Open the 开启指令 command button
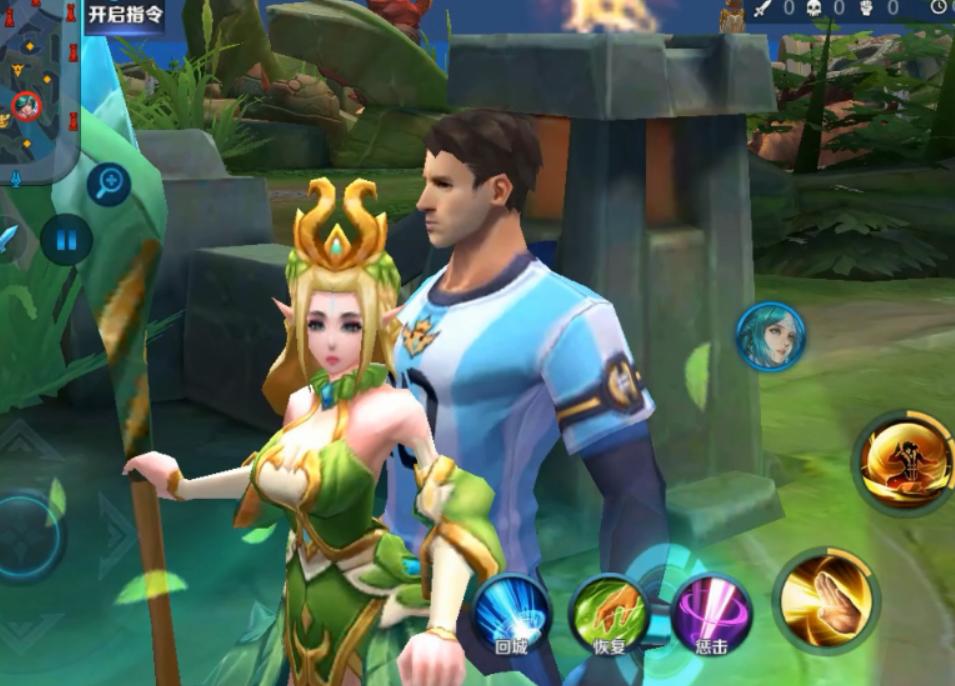955x686 pixels. pos(124,16)
